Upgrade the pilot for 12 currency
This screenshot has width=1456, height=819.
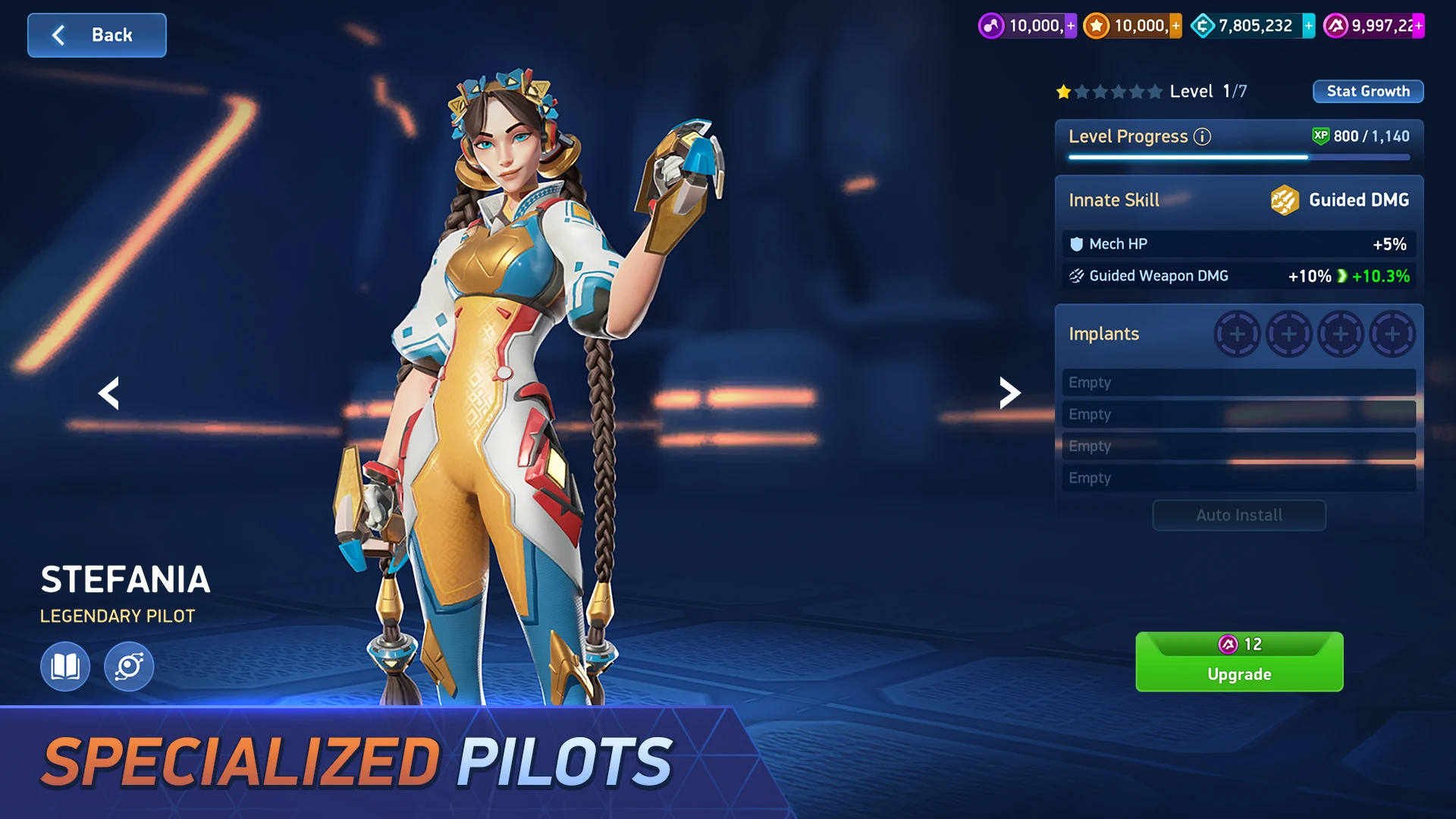click(x=1238, y=662)
